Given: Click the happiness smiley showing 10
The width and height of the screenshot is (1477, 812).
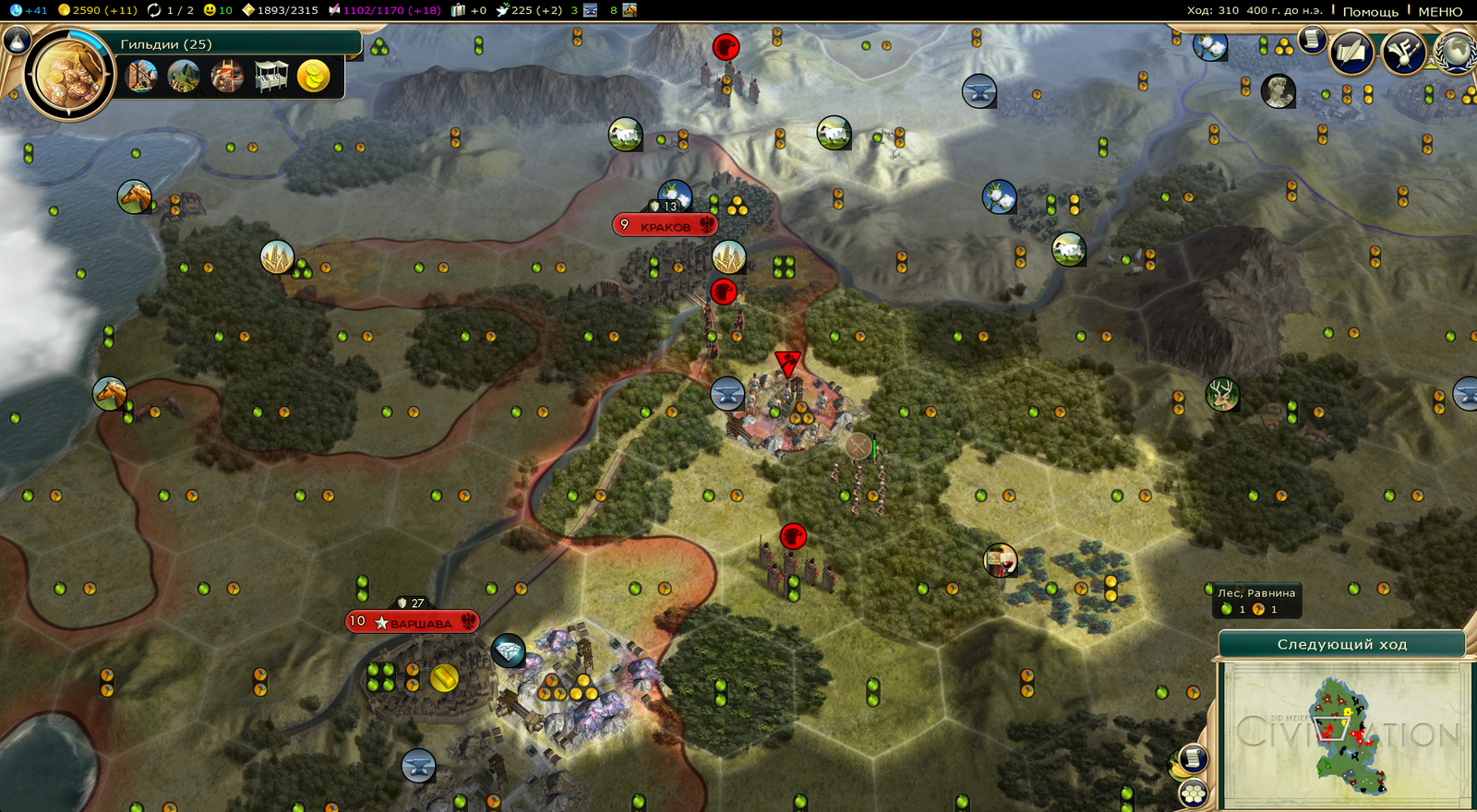Looking at the screenshot, I should pos(211,12).
